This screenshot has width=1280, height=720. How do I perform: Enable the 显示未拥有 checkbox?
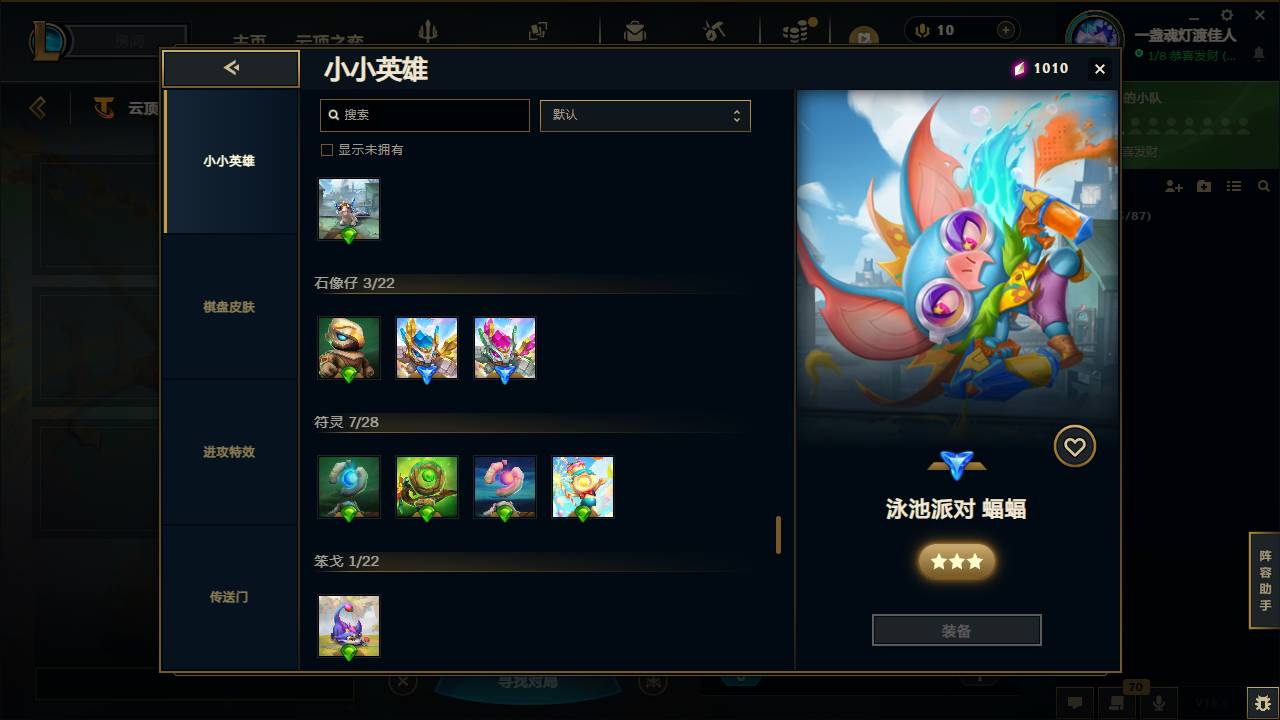click(326, 149)
